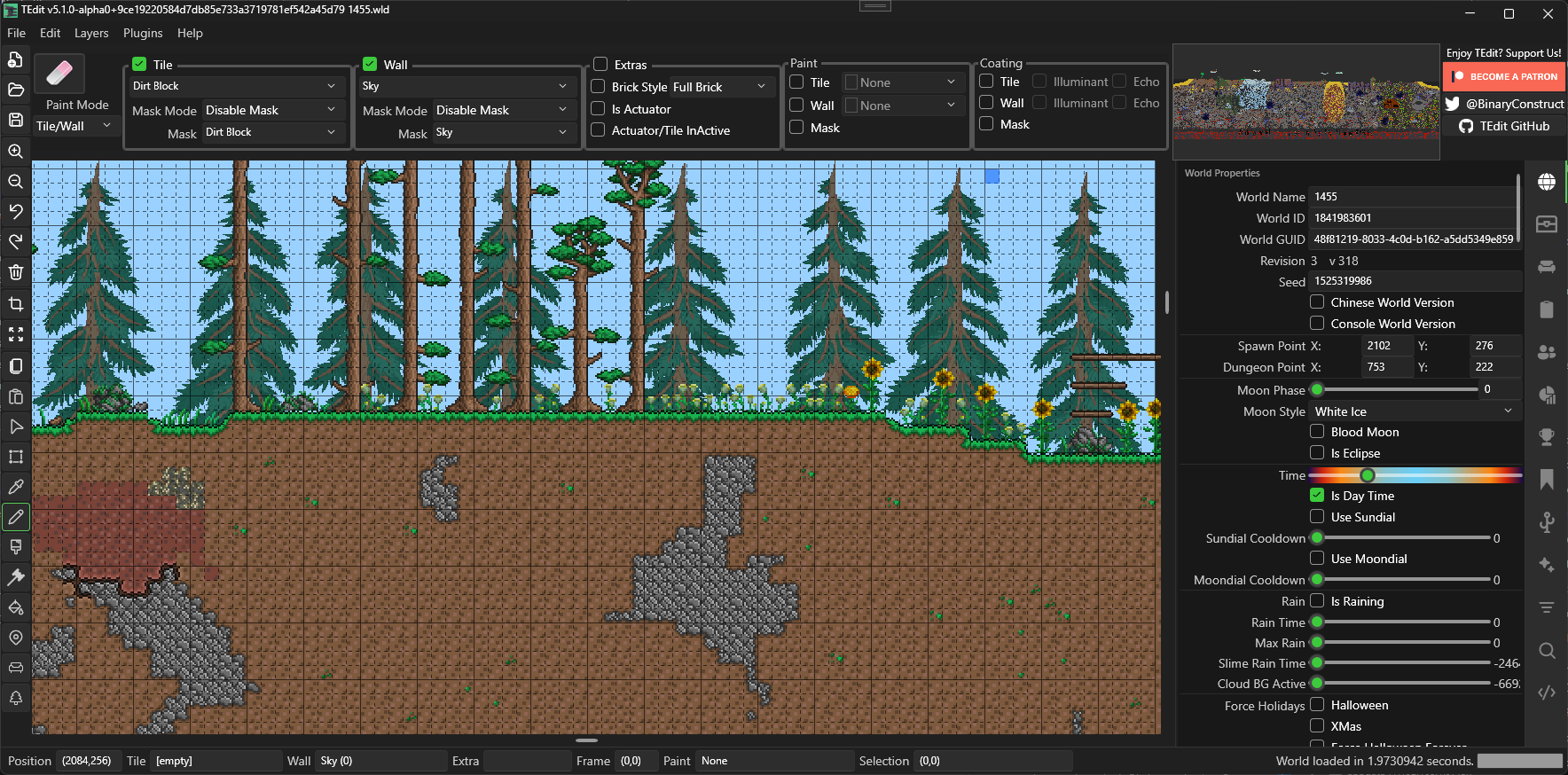
Task: Toggle the Is Day Time checkbox
Action: [1316, 495]
